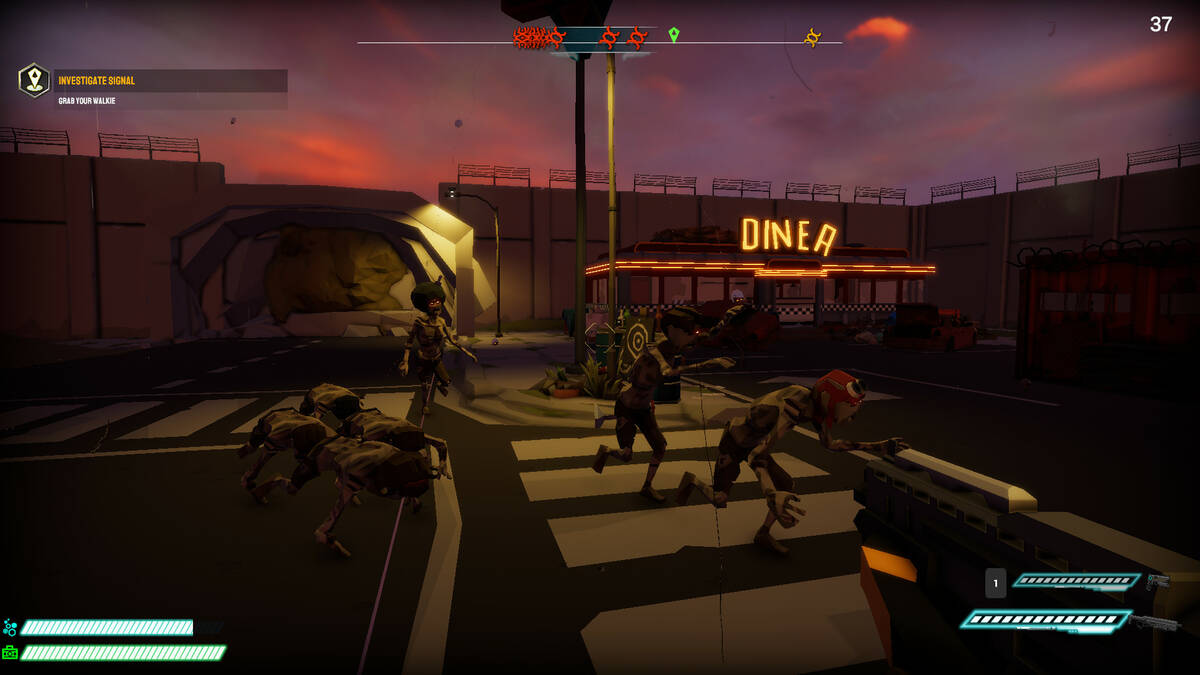Viewport: 1200px width, 675px height.
Task: Choose the pistol weapon icon
Action: [x=1158, y=581]
